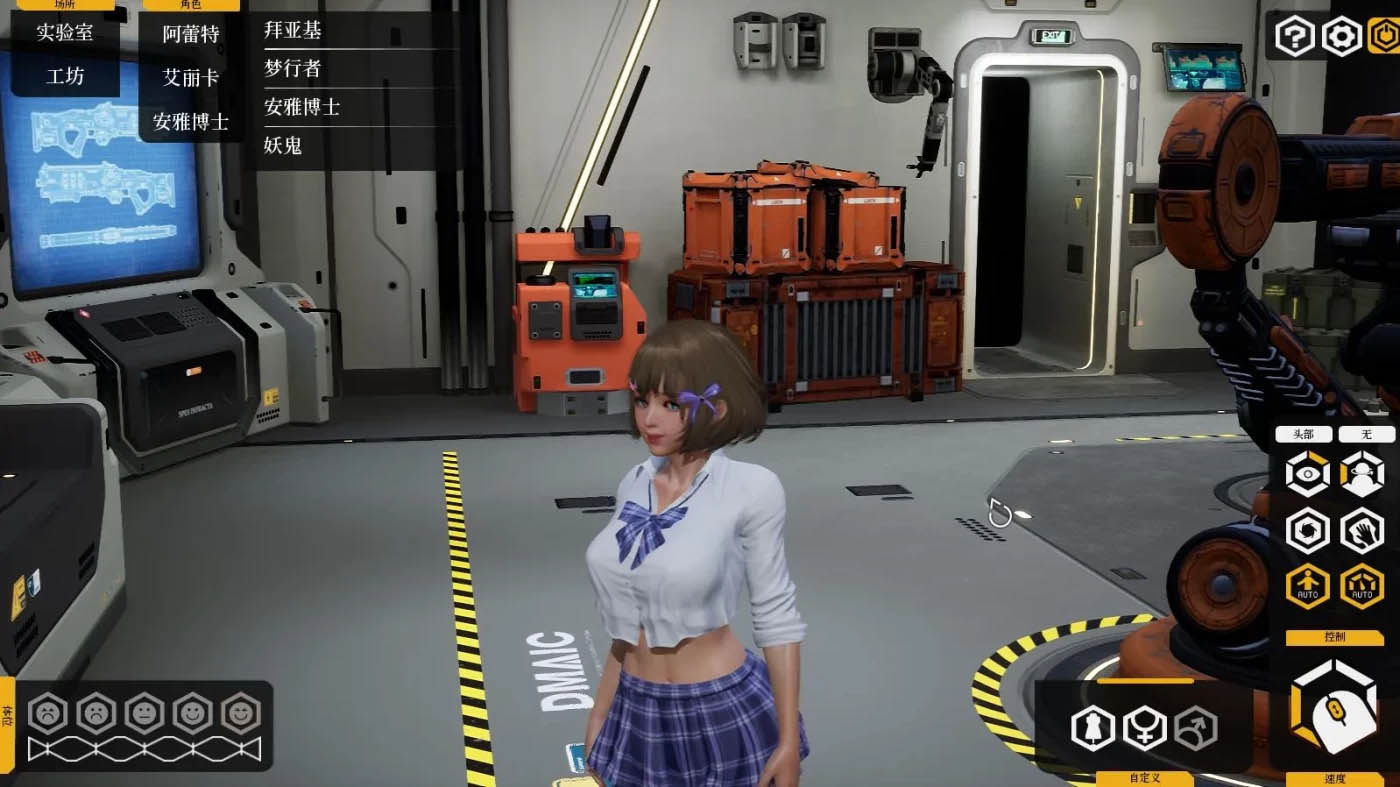The width and height of the screenshot is (1400, 787).
Task: Select character 阿蕾特
Action: click(191, 34)
